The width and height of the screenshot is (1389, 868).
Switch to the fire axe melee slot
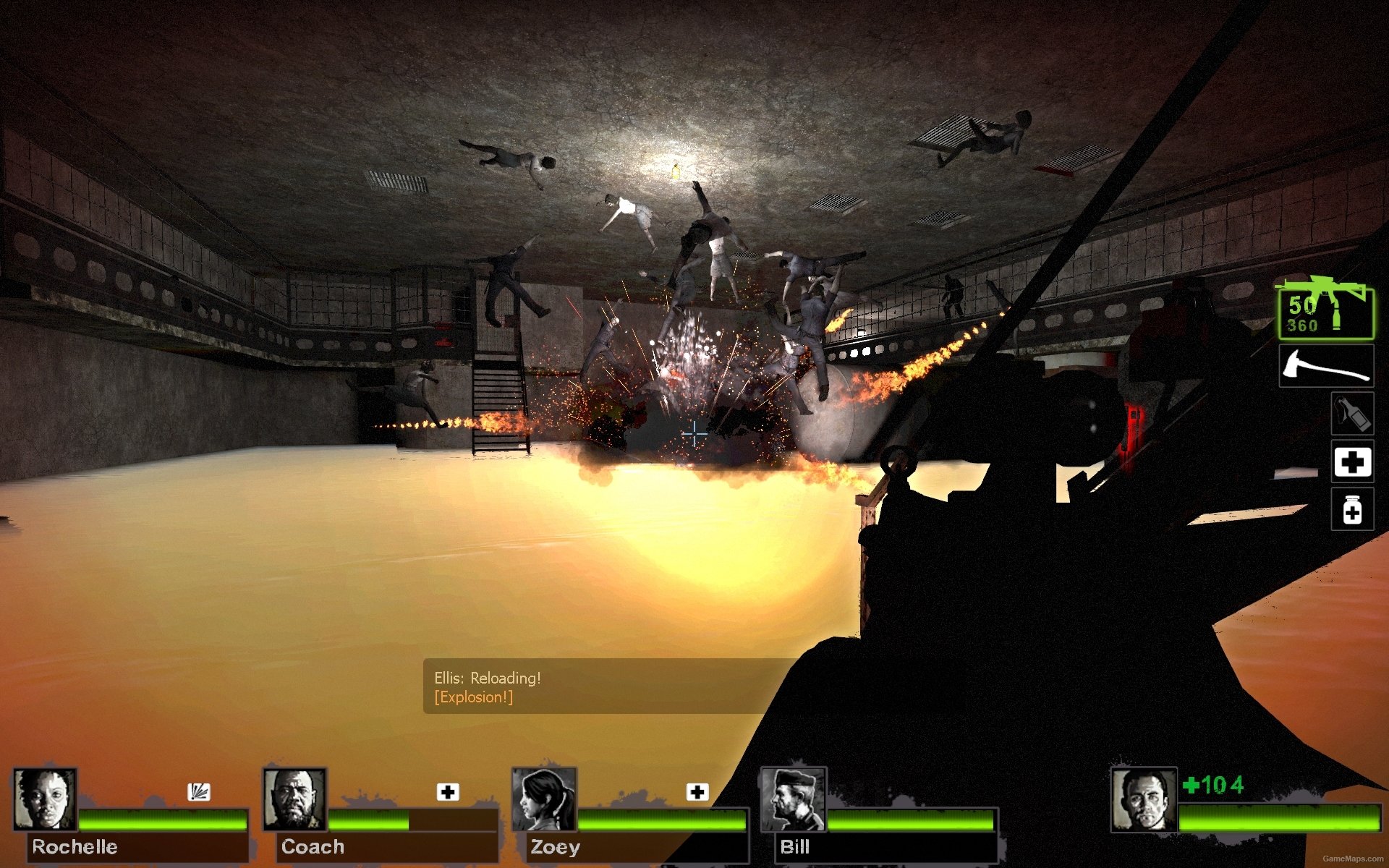(1325, 366)
